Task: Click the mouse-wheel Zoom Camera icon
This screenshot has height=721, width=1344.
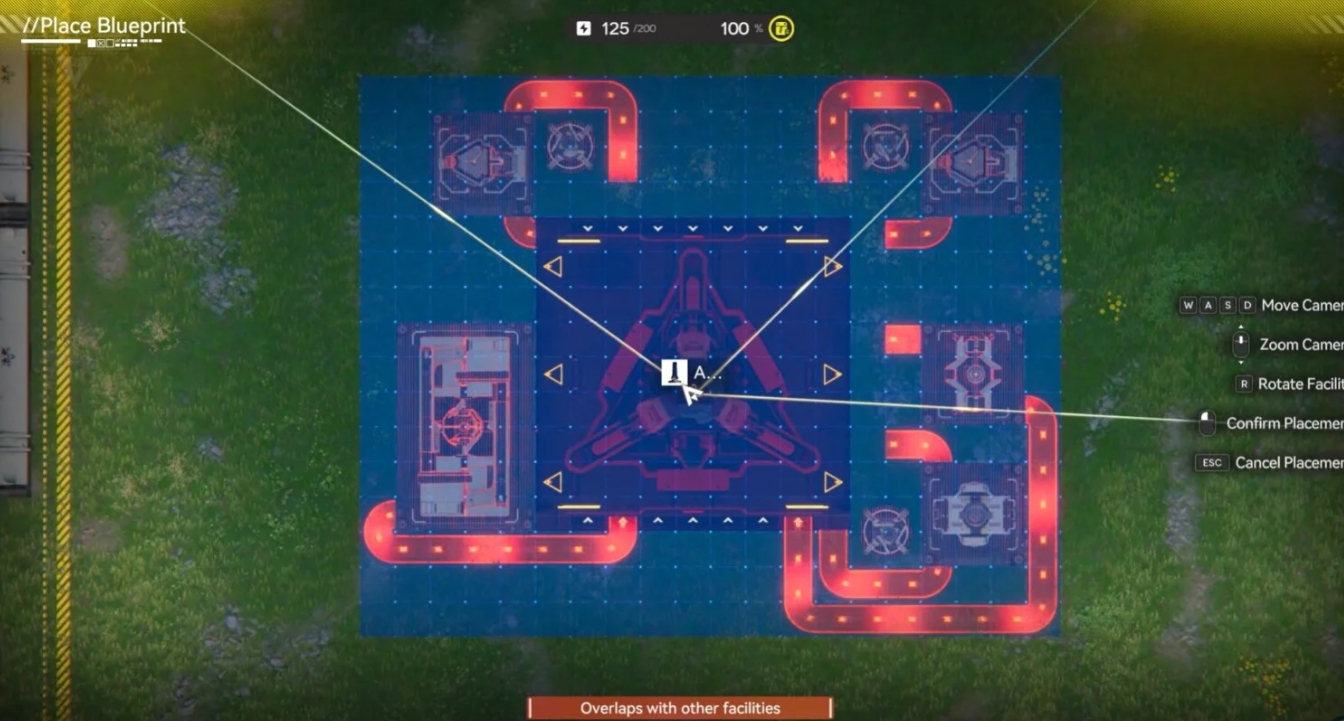Action: tap(1240, 343)
